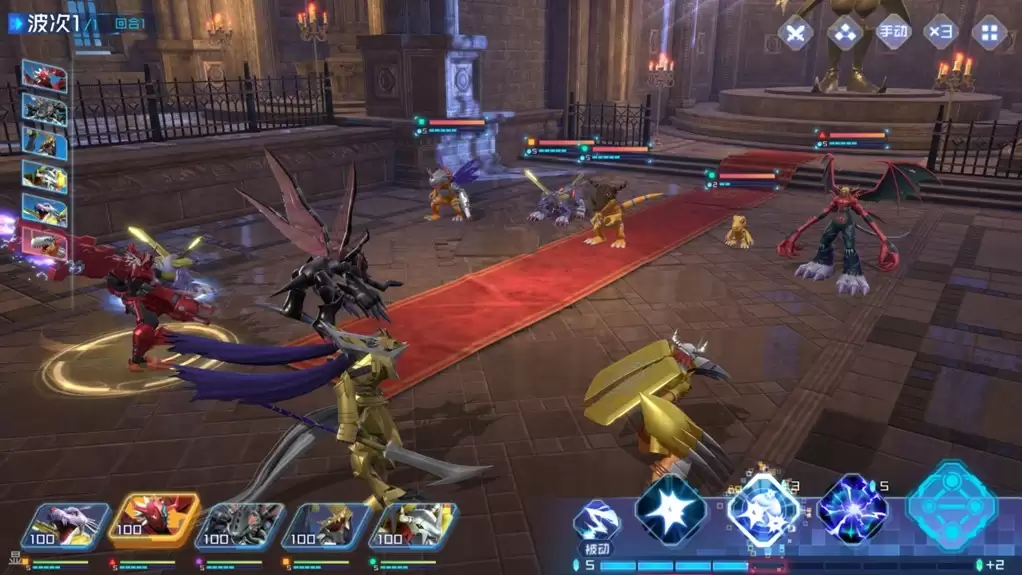This screenshot has width=1022, height=575.
Task: Choose the white and gold party portrait
Action: [412, 527]
